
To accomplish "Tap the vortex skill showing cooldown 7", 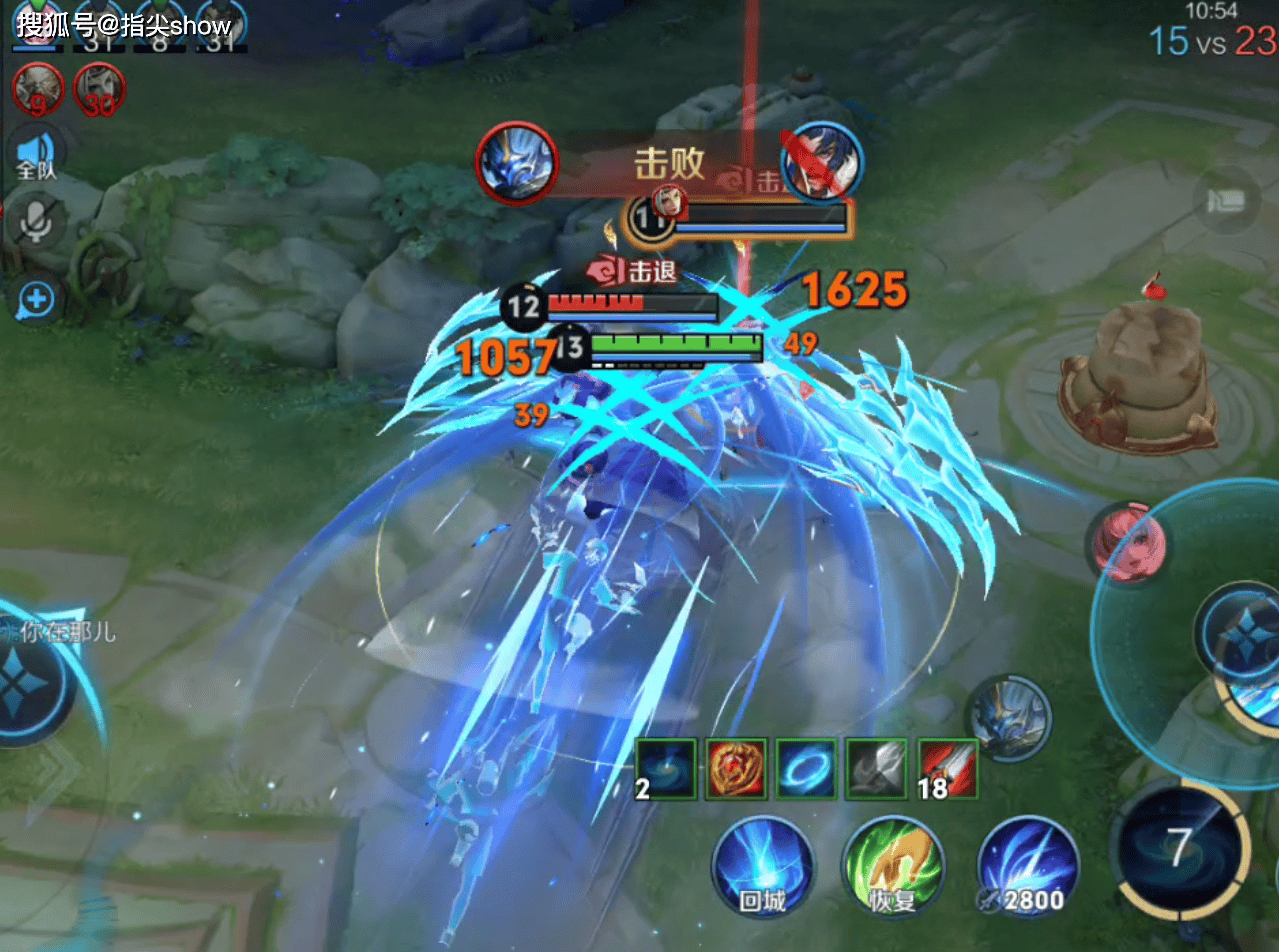I will coord(1180,850).
